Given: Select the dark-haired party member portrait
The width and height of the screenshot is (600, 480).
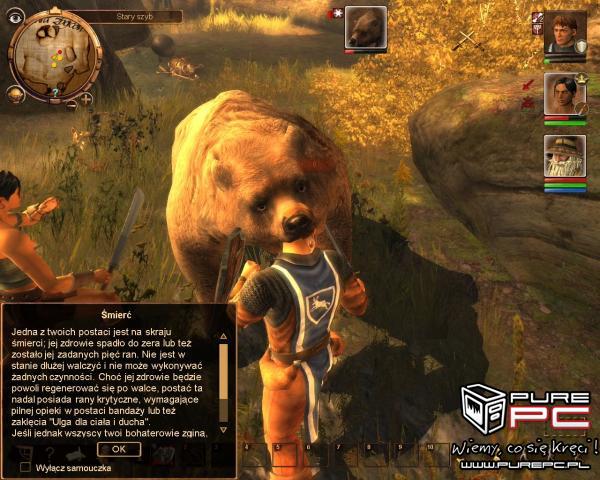Looking at the screenshot, I should pyautogui.click(x=564, y=94).
